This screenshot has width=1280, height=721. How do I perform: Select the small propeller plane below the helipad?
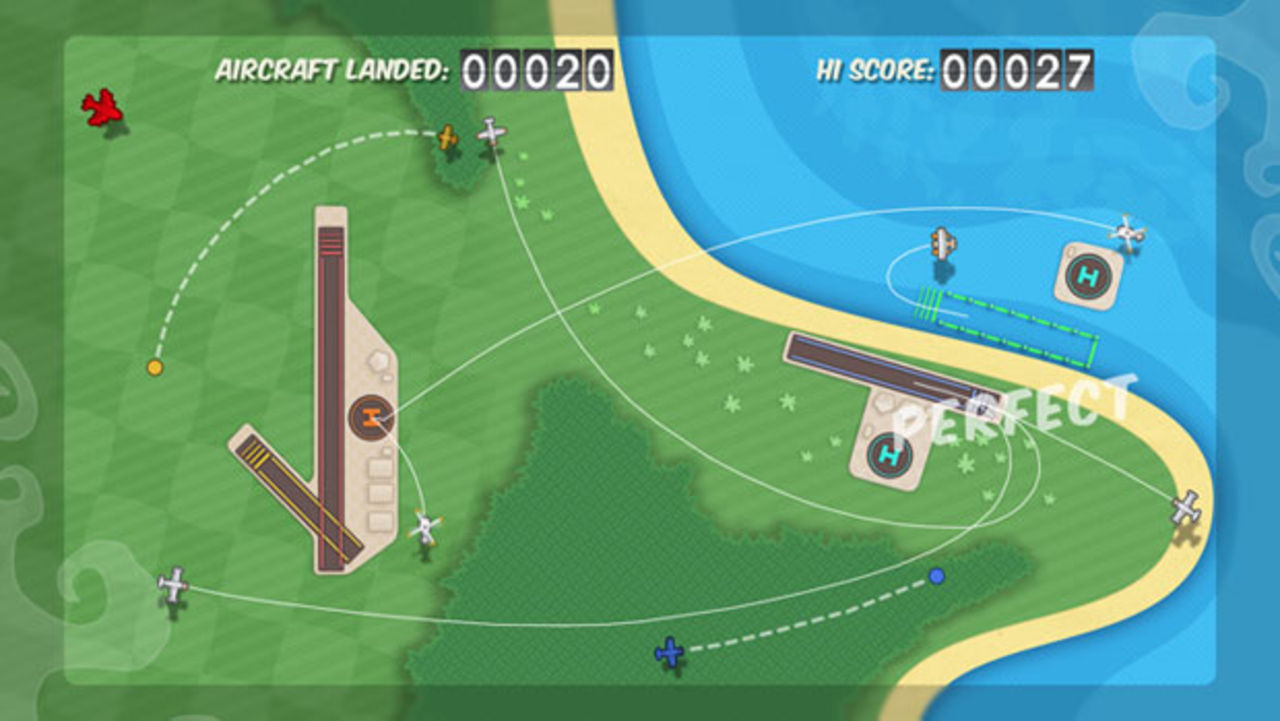tap(427, 525)
